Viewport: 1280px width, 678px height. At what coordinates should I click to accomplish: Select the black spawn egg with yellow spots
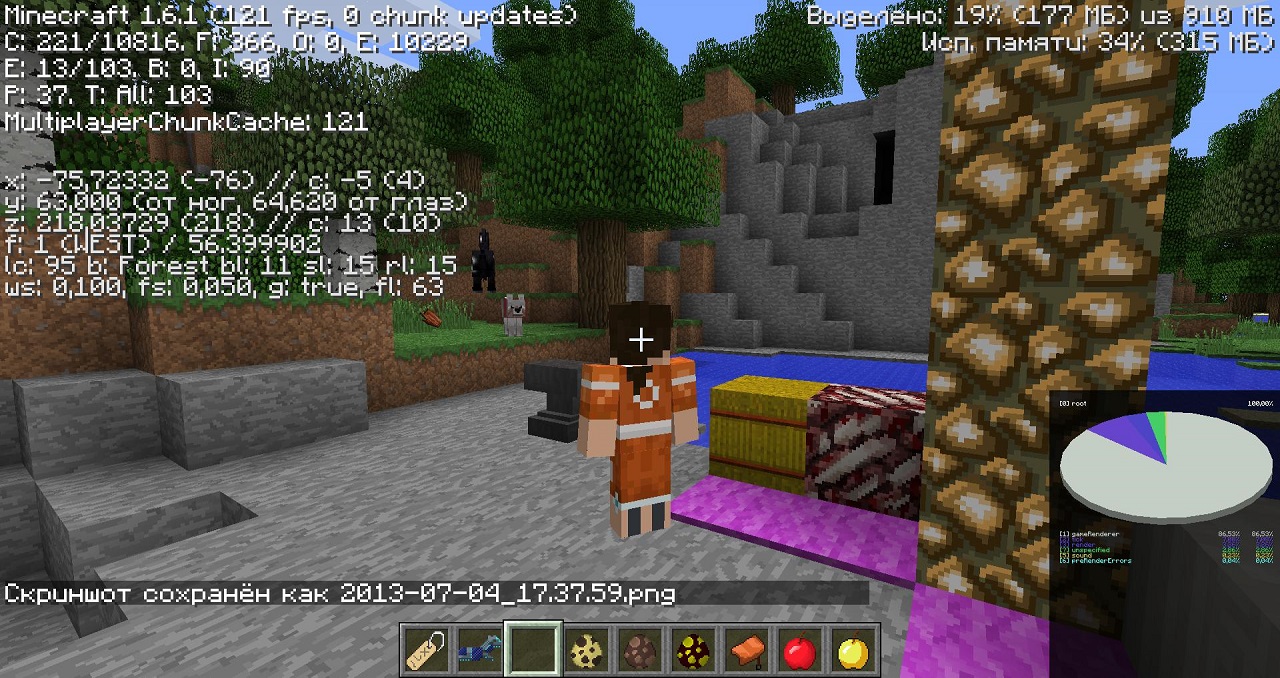[693, 651]
